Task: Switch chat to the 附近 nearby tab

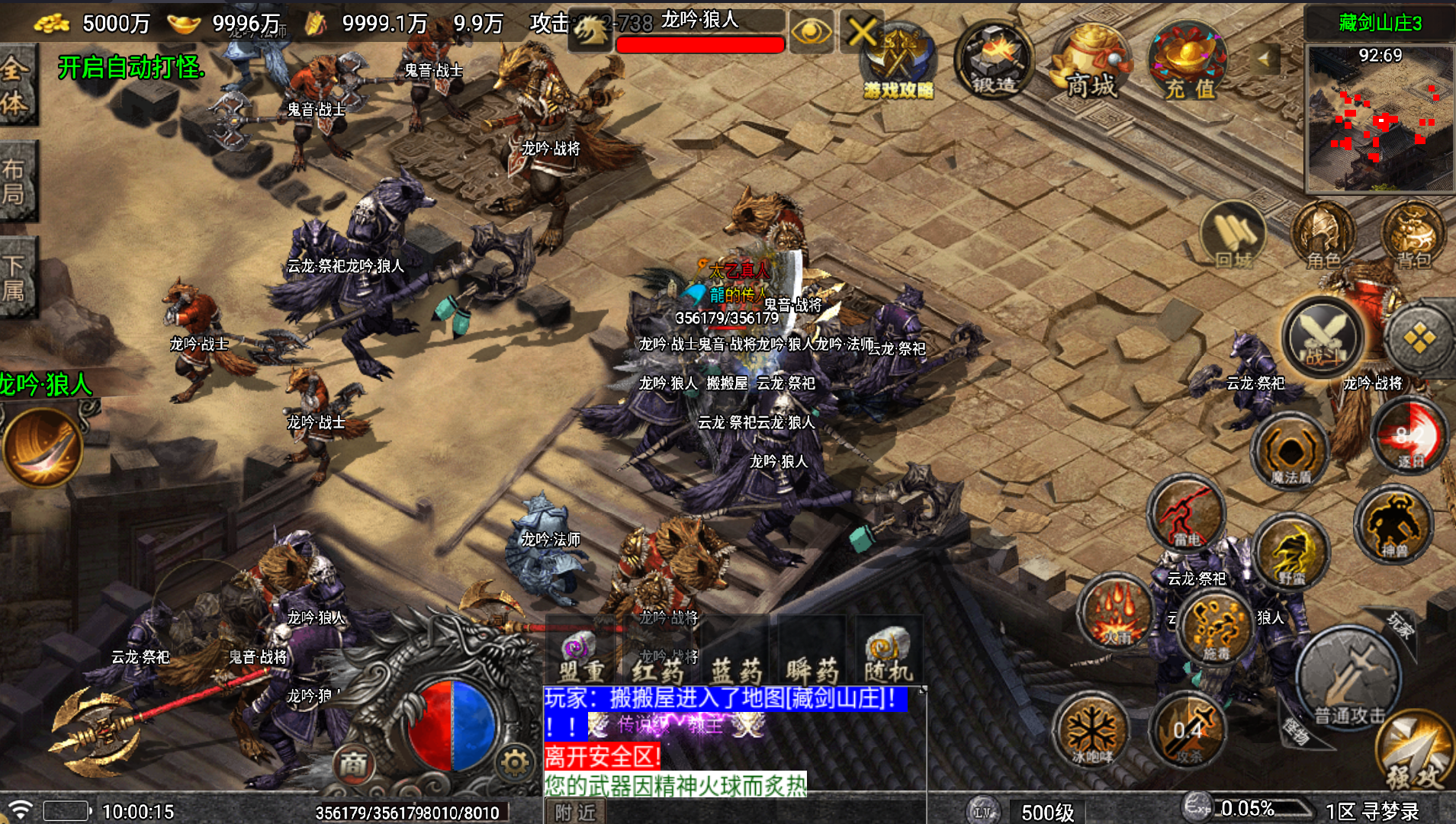Action: coord(575,812)
